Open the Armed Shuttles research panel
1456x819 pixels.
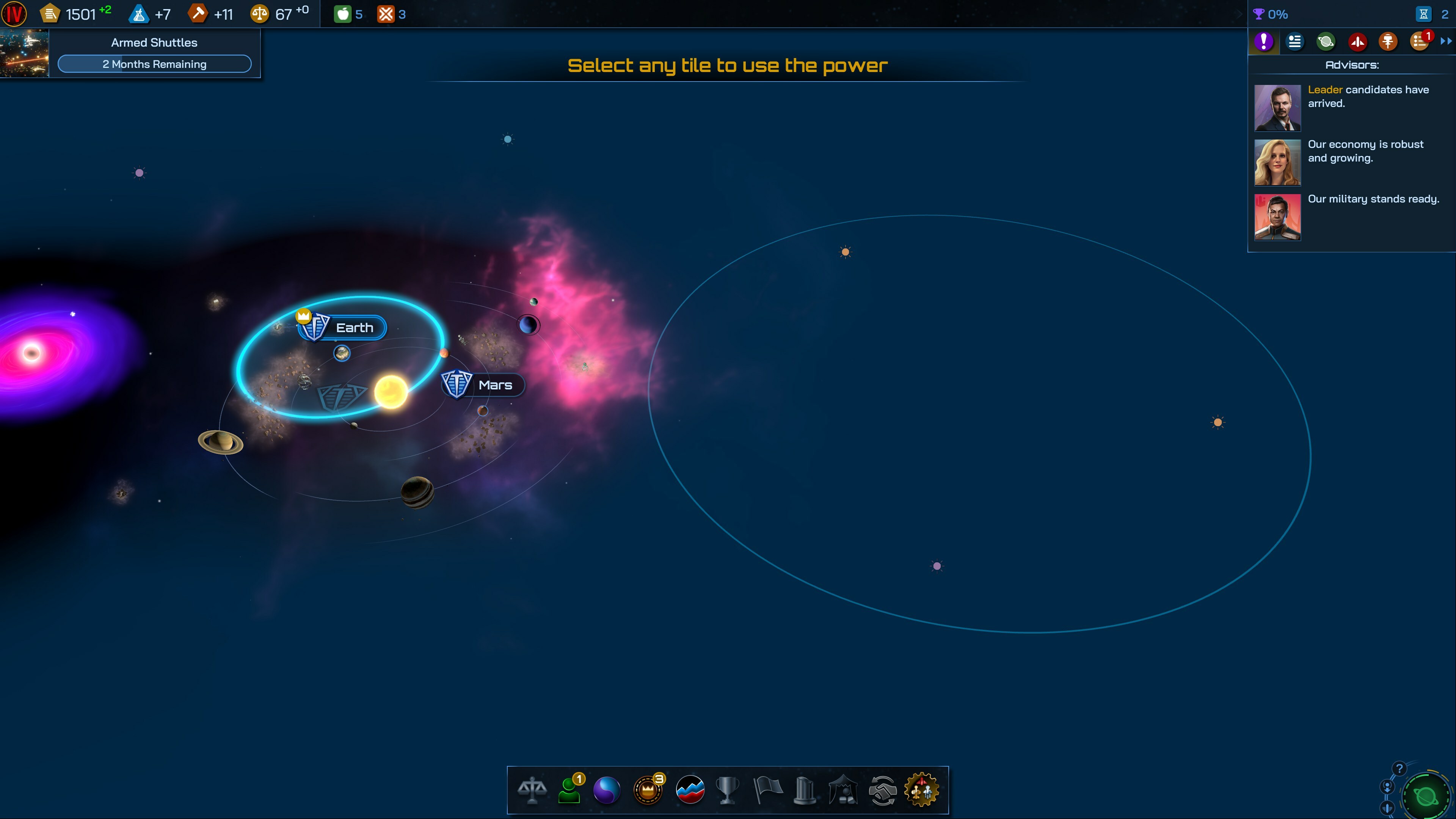(154, 53)
